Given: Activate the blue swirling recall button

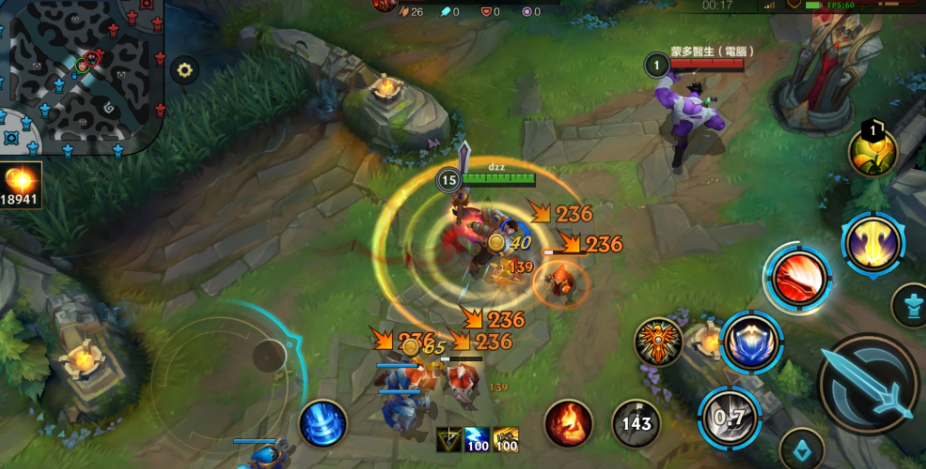Looking at the screenshot, I should tap(323, 423).
